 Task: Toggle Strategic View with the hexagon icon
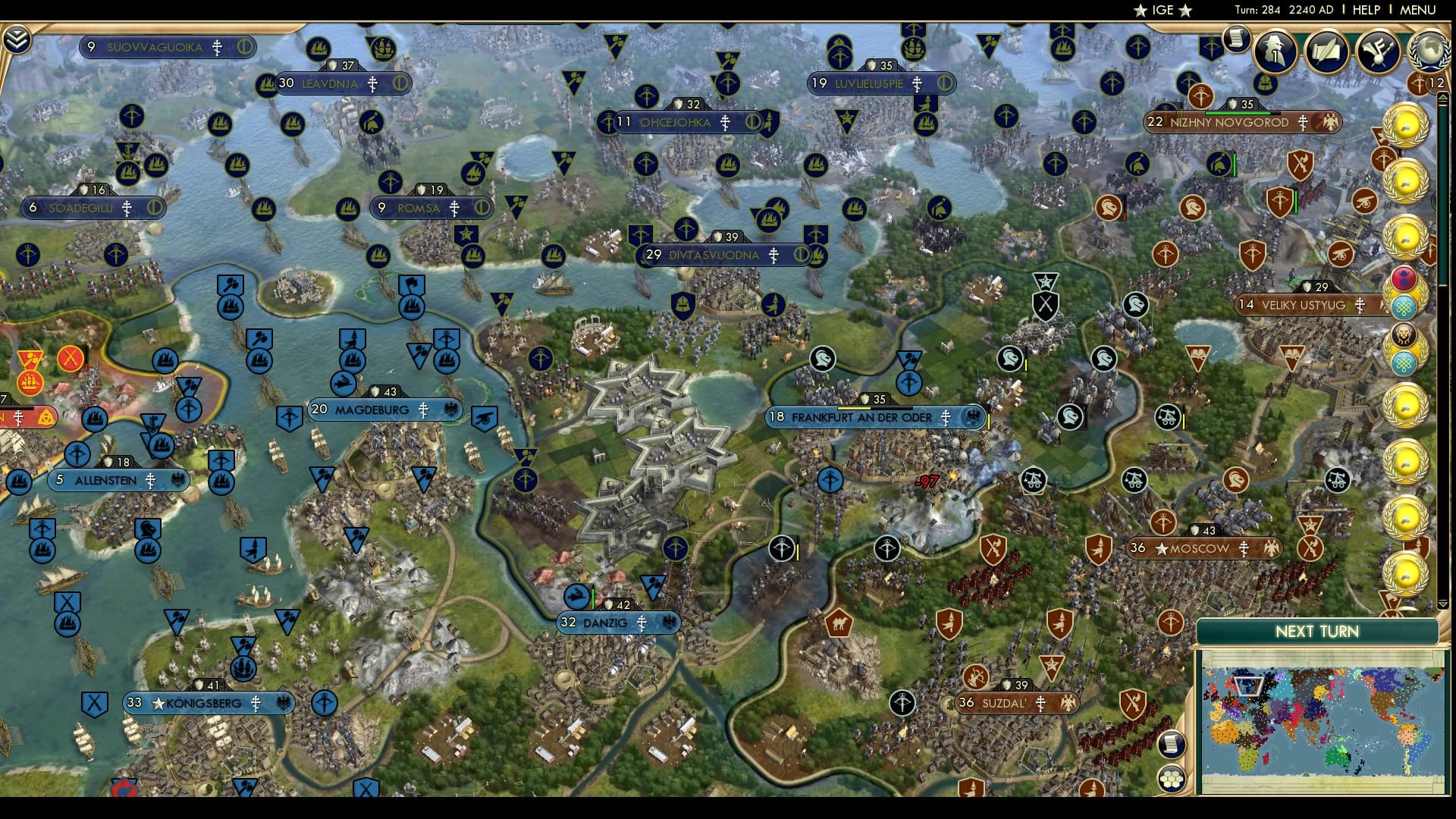pyautogui.click(x=1172, y=779)
